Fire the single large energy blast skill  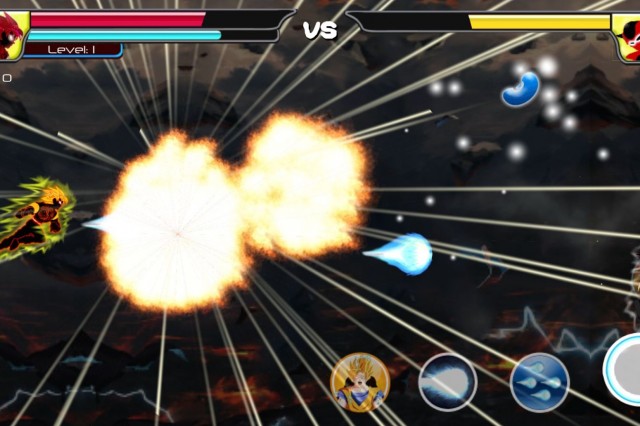click(448, 382)
